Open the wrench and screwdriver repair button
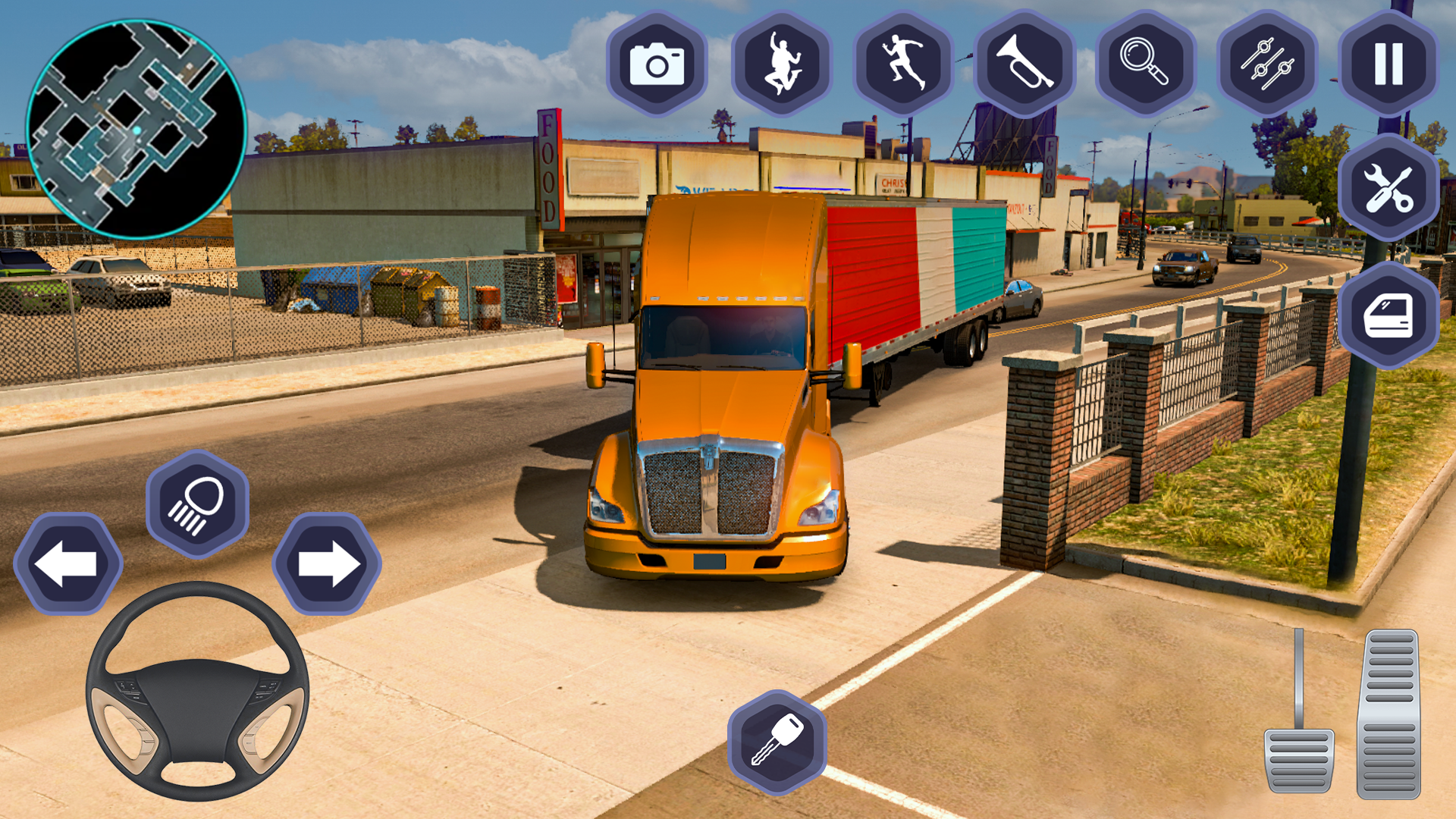 click(1389, 188)
